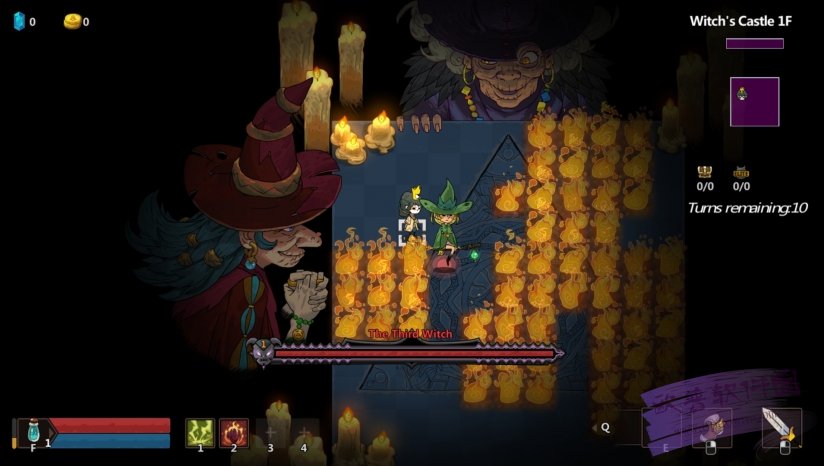Select the purple gauntlet hand slot
Screen dimensions: 824x466
pos(712,427)
